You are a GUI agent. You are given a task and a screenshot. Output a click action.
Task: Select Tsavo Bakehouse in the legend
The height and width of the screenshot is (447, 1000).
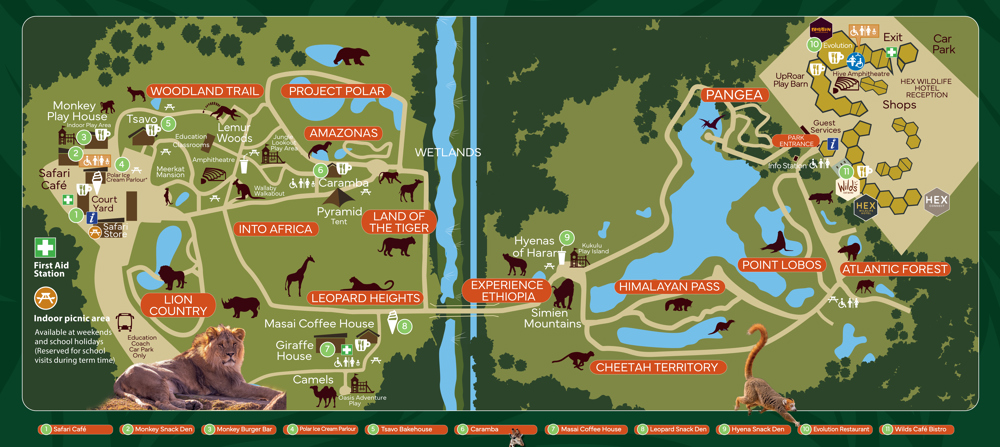[402, 429]
